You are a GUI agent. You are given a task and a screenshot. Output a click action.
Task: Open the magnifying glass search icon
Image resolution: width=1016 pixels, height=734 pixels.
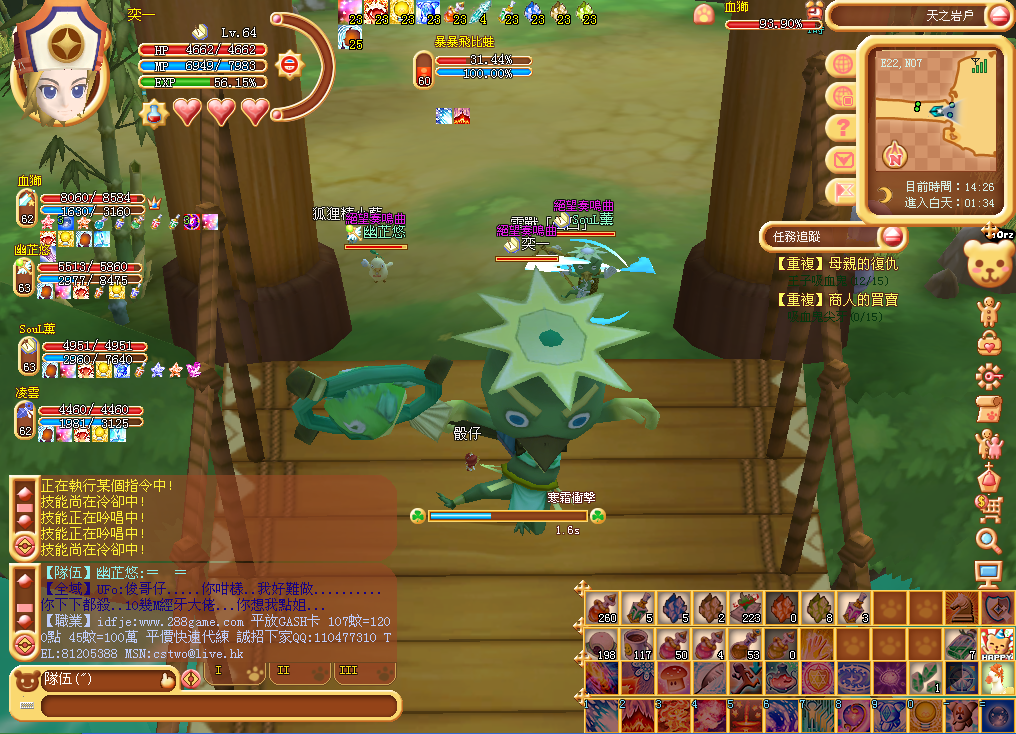[x=989, y=541]
